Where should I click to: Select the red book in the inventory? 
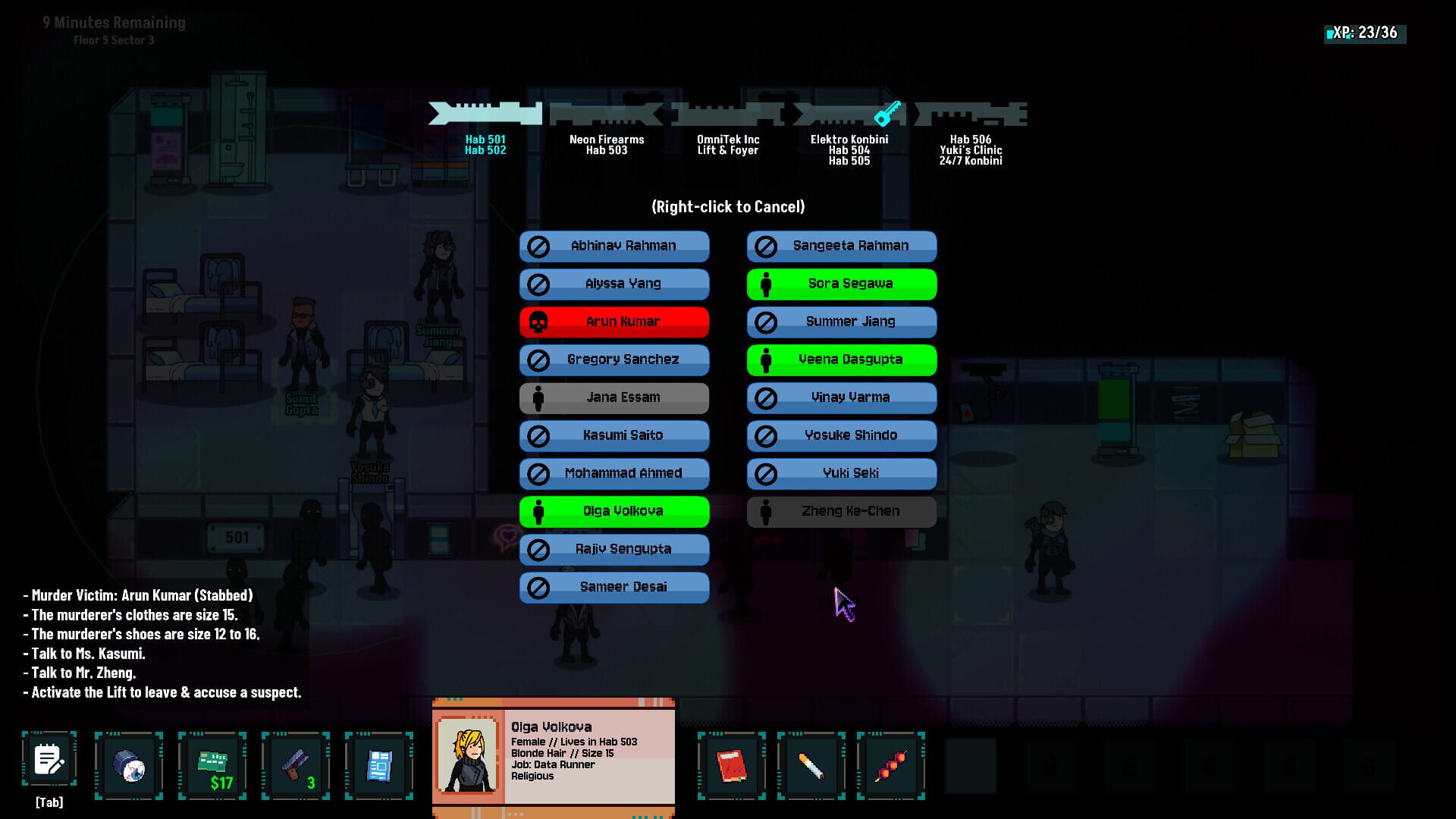coord(730,765)
